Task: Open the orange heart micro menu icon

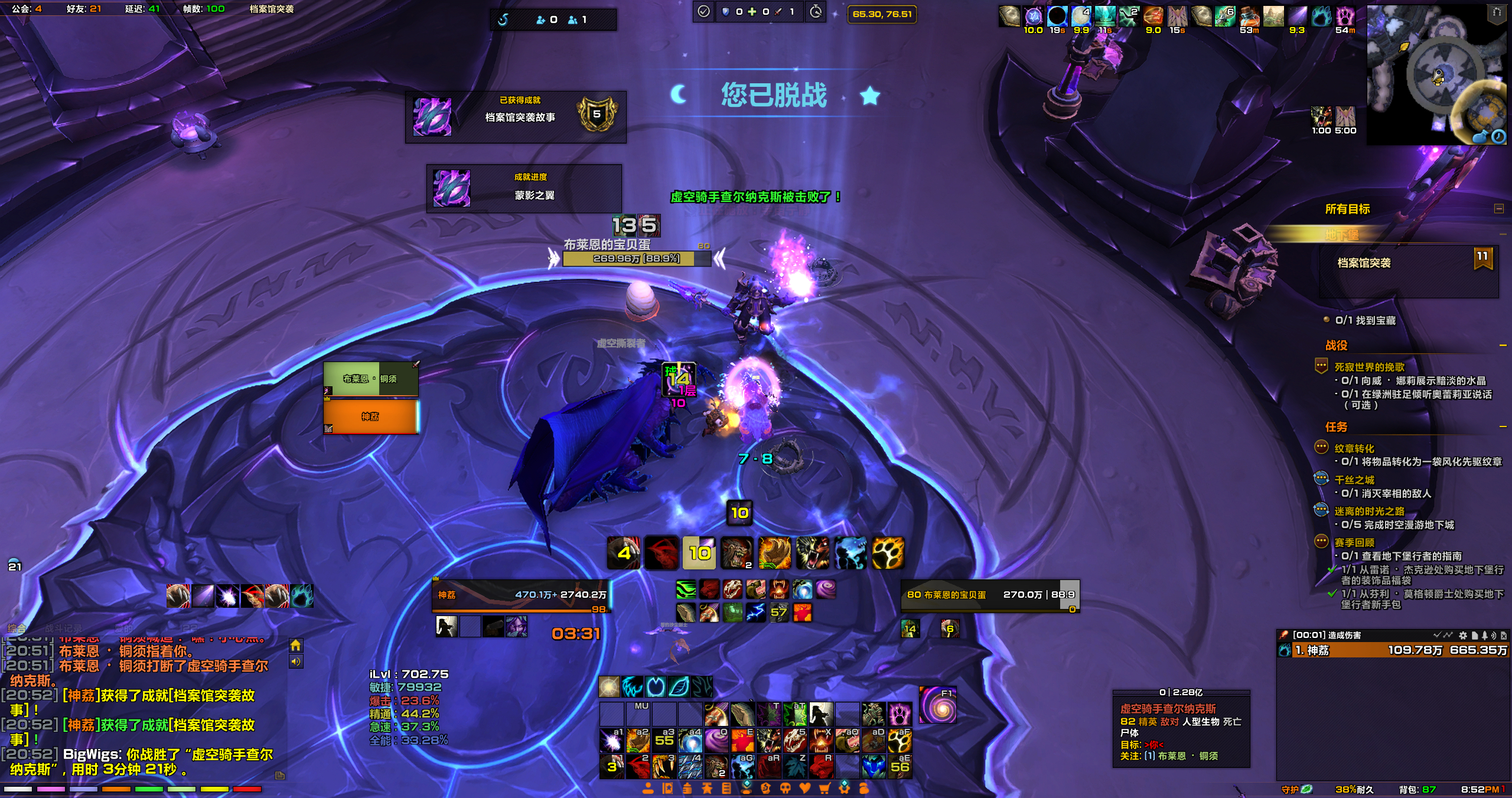Action: tap(805, 788)
